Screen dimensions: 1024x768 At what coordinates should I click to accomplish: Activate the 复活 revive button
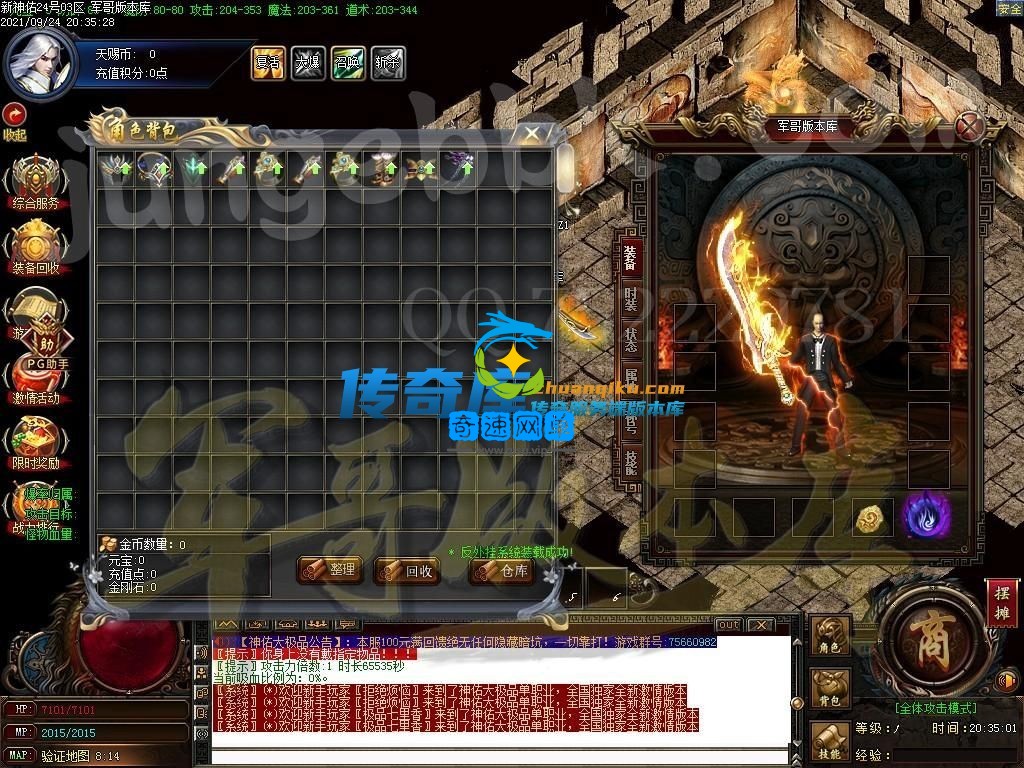coord(267,62)
